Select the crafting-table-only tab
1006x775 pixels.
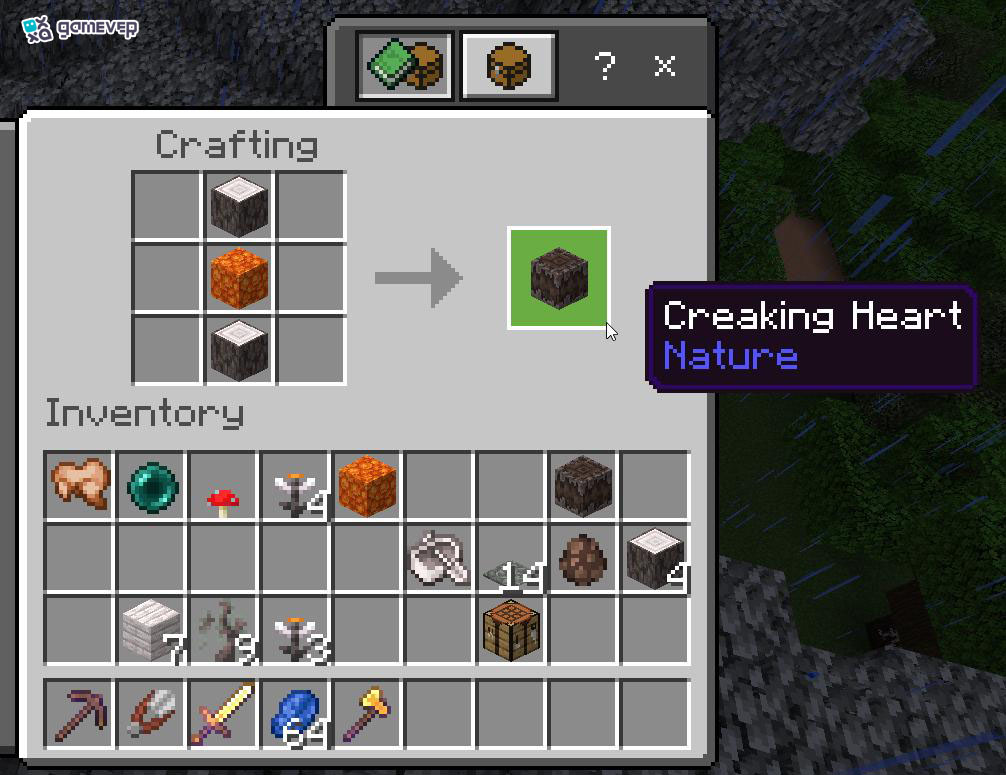point(508,66)
